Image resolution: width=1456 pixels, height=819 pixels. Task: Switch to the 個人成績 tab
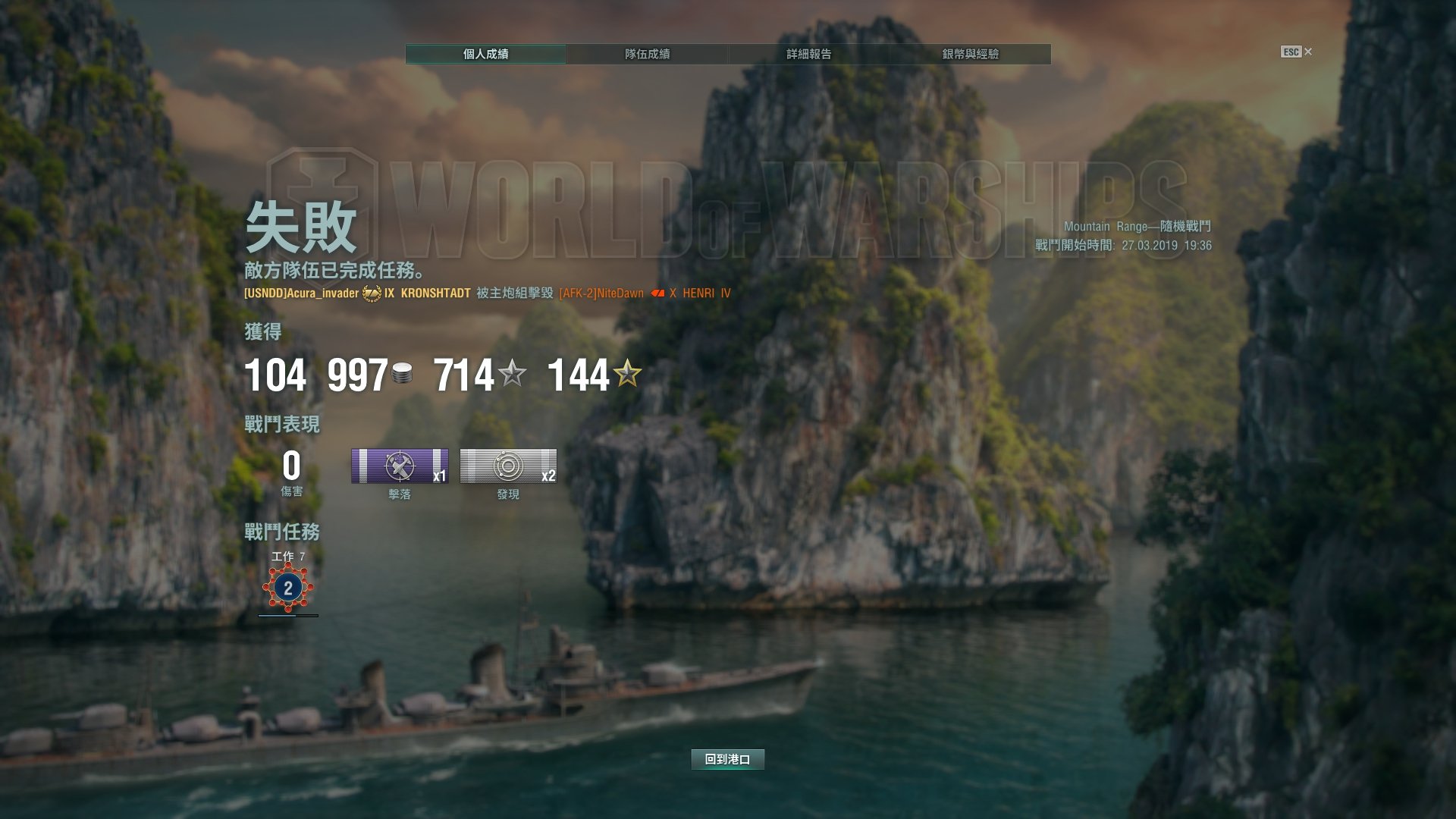point(485,54)
